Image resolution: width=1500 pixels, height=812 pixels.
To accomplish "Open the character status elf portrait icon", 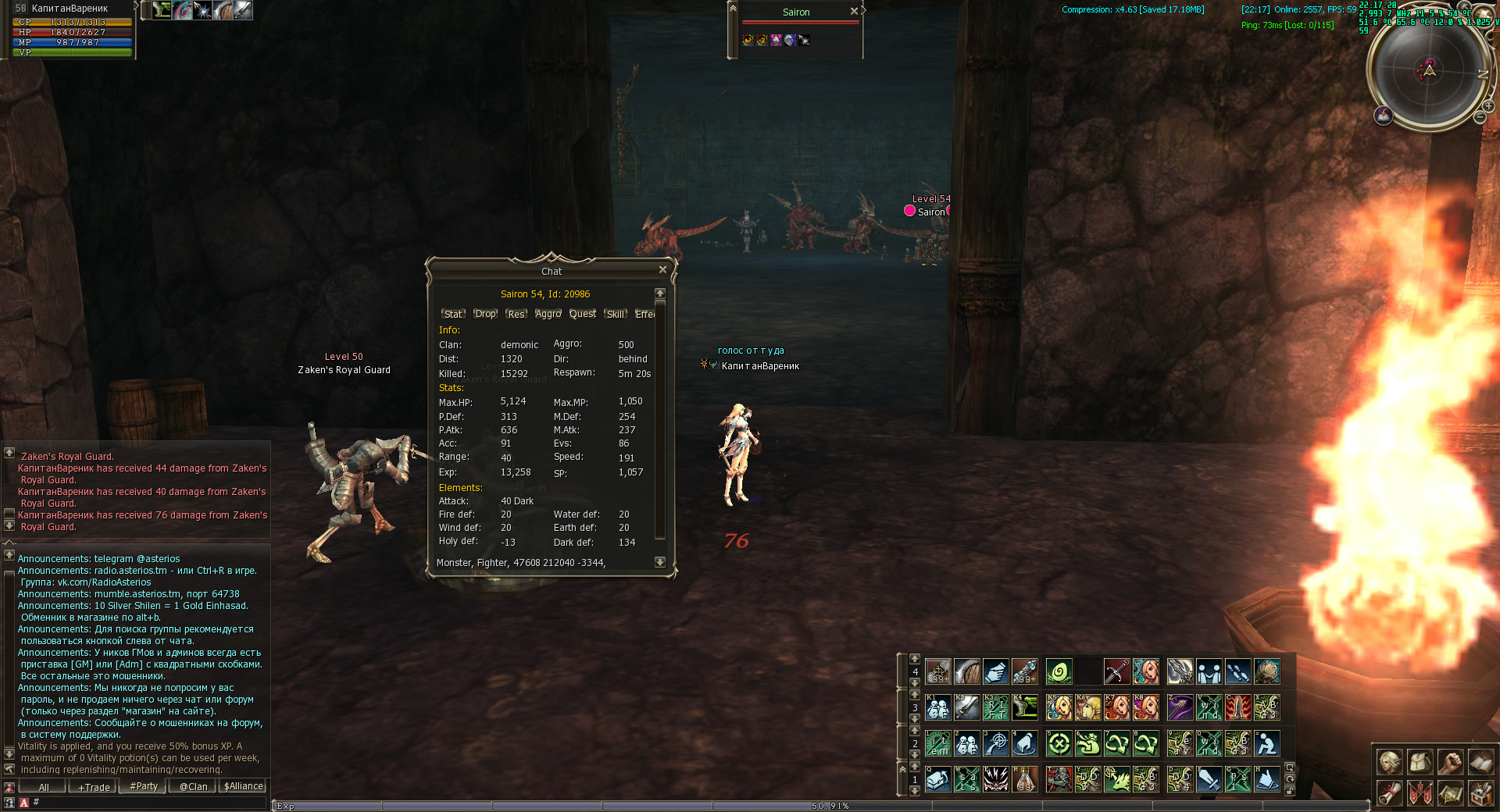I will (1389, 762).
